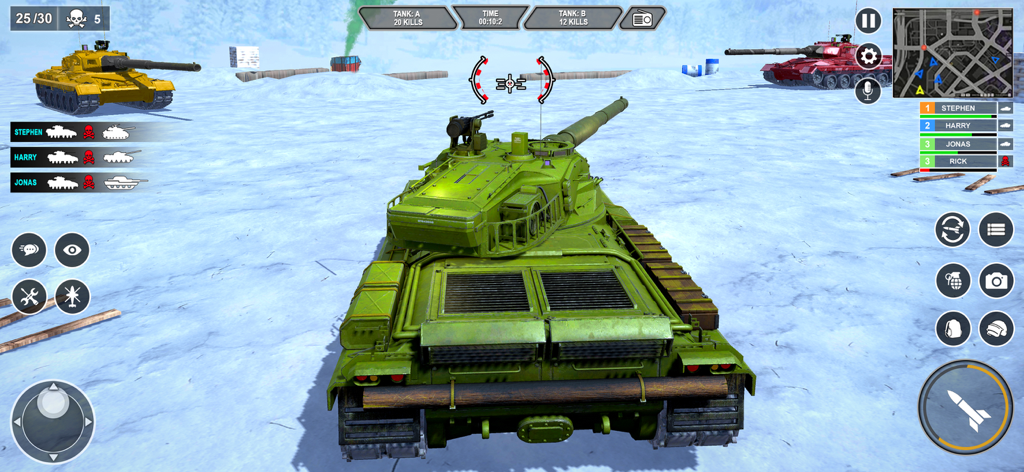Viewport: 1024px width, 472px height.
Task: Toggle the microphone voice chat
Action: (x=868, y=90)
